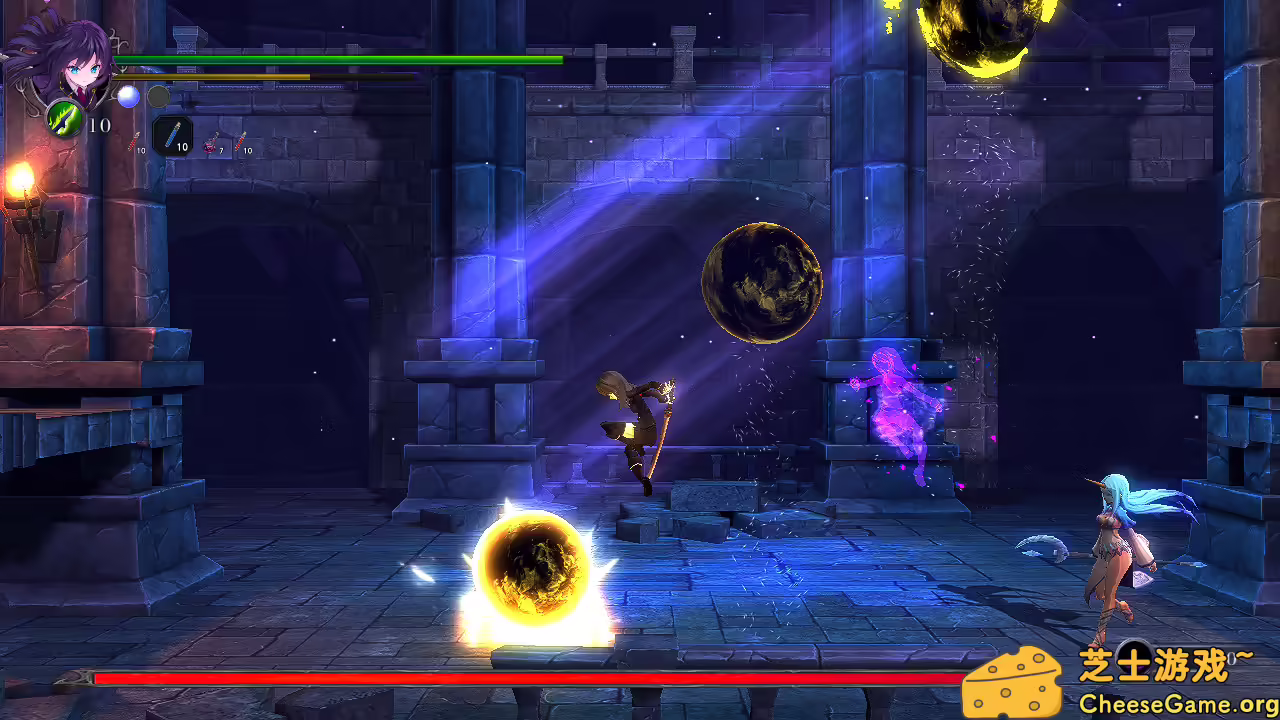The width and height of the screenshot is (1280, 720).
Task: Click the glowing blue orb indicator
Action: point(127,97)
